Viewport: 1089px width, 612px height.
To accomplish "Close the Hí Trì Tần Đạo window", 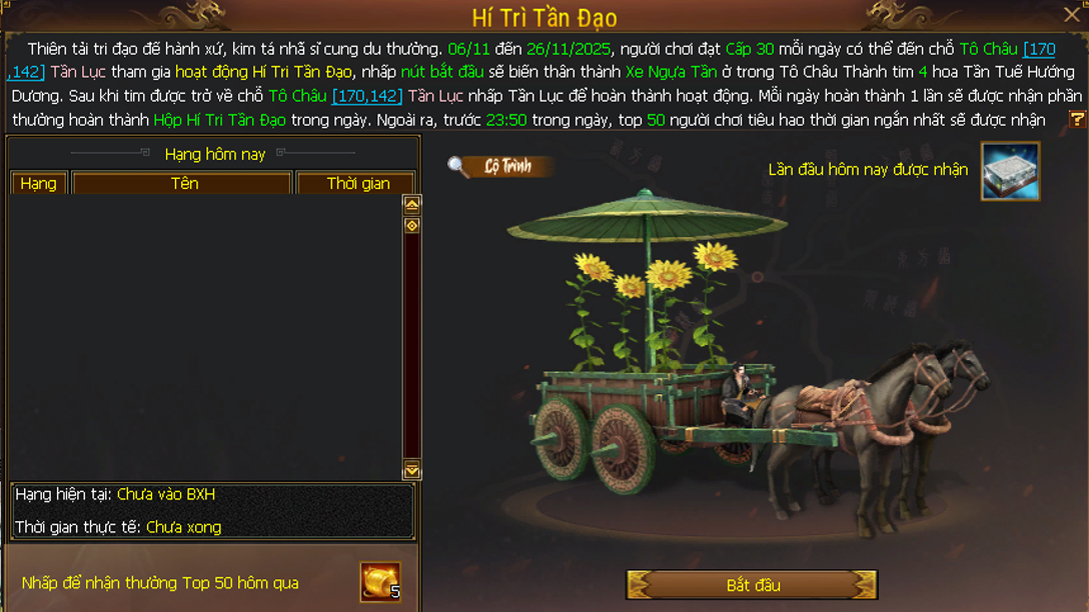I will coord(1071,15).
